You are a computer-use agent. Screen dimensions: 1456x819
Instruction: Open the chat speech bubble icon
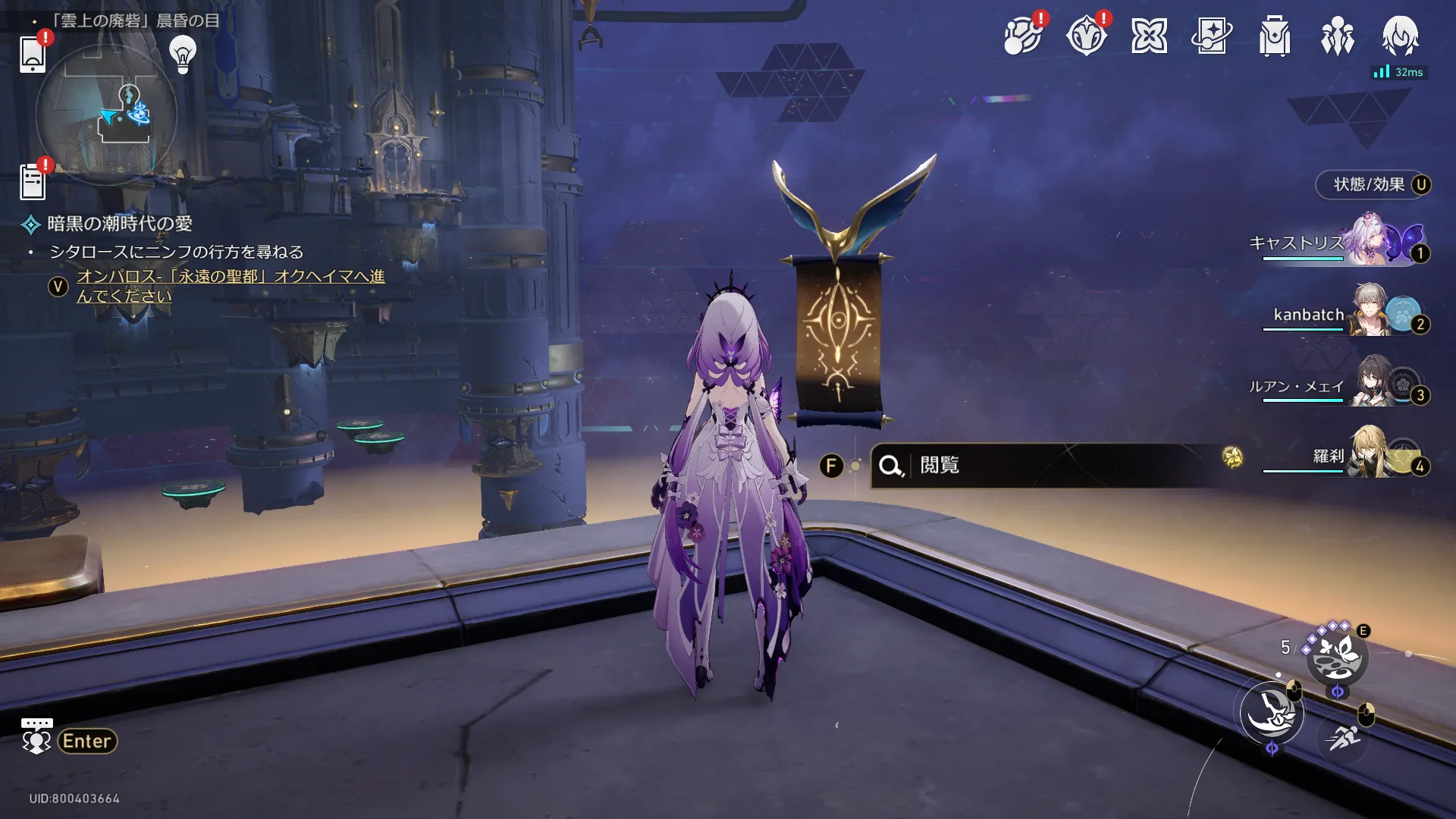[x=36, y=736]
